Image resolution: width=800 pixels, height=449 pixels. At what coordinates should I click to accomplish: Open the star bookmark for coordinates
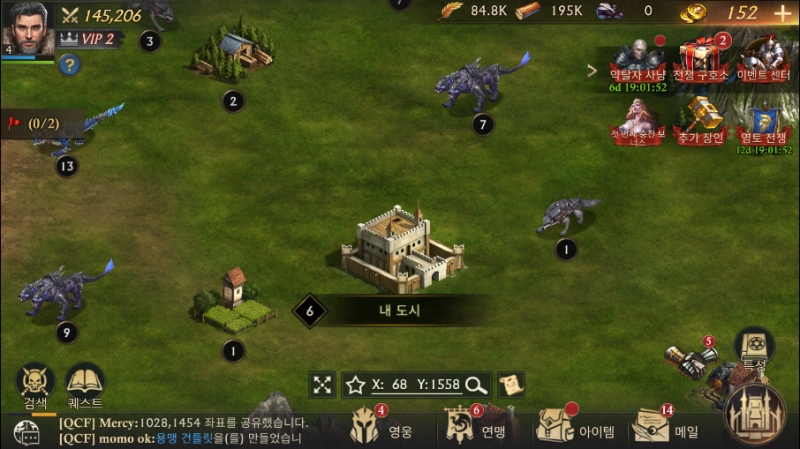(x=355, y=384)
